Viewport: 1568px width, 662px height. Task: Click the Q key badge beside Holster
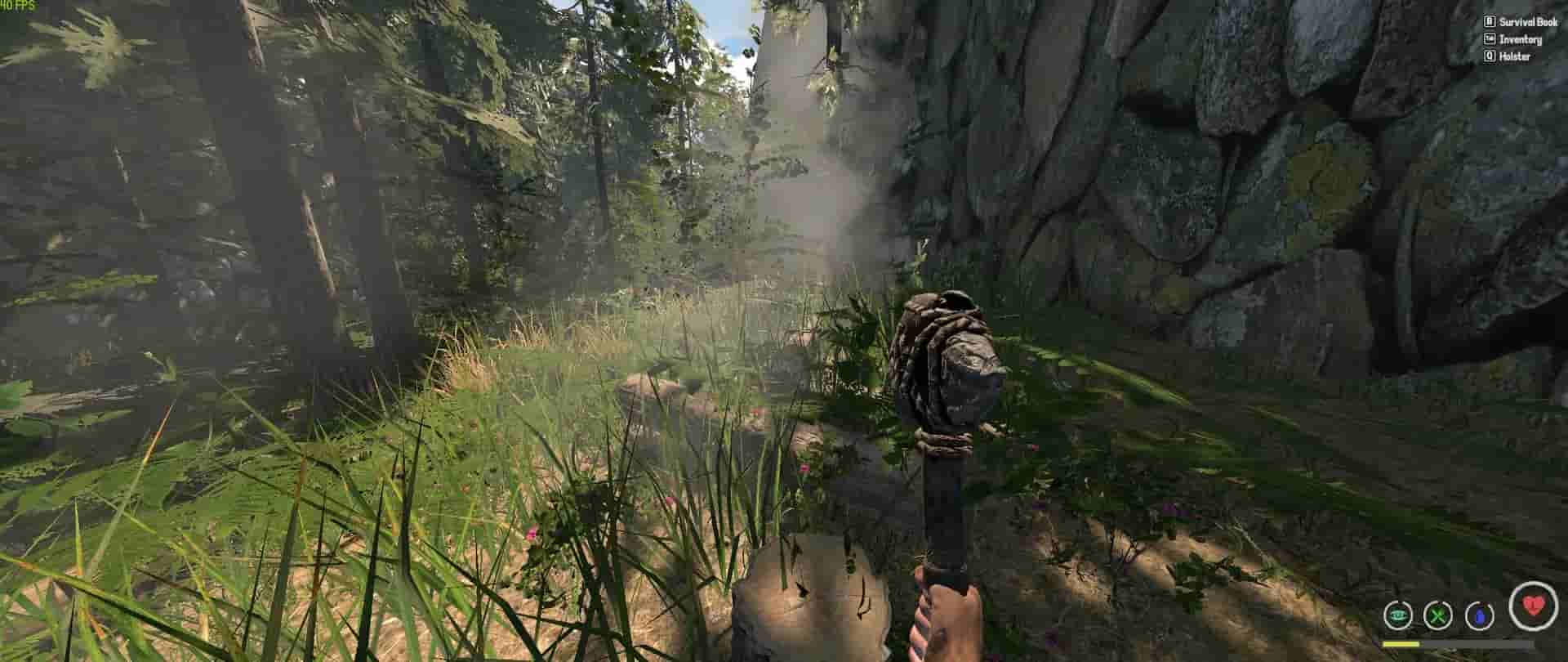pyautogui.click(x=1490, y=56)
